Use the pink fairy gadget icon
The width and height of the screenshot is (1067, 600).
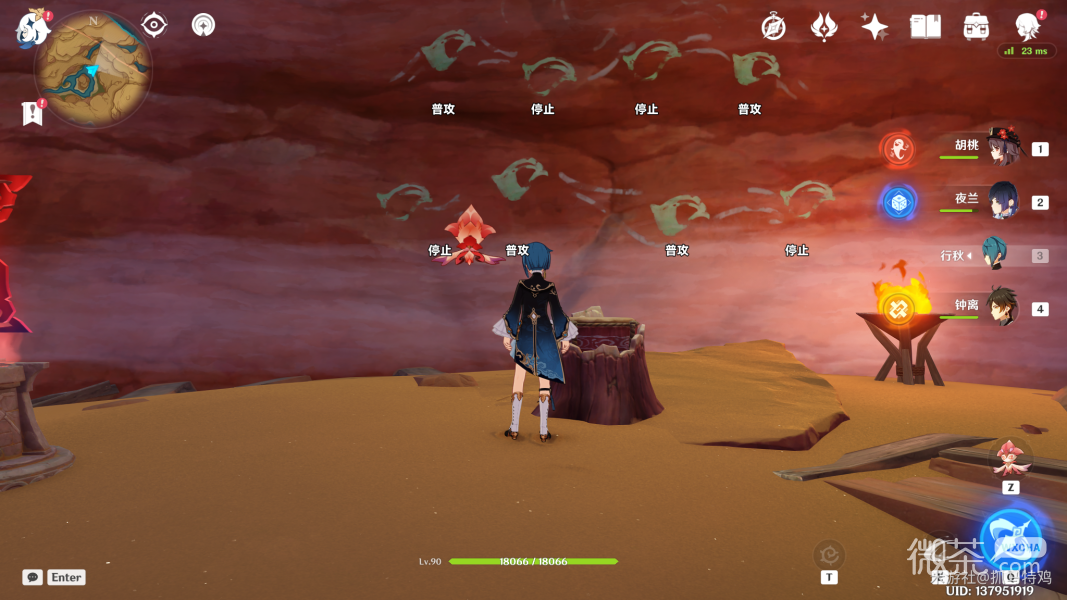point(1010,458)
